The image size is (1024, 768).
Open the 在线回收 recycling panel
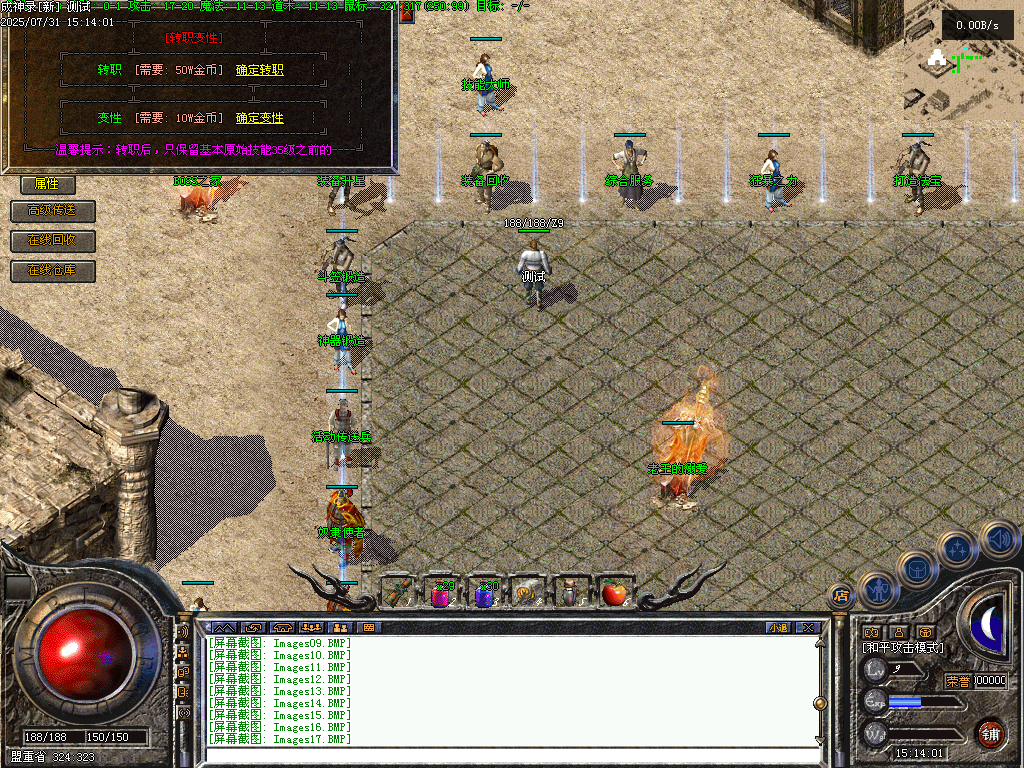tap(53, 241)
